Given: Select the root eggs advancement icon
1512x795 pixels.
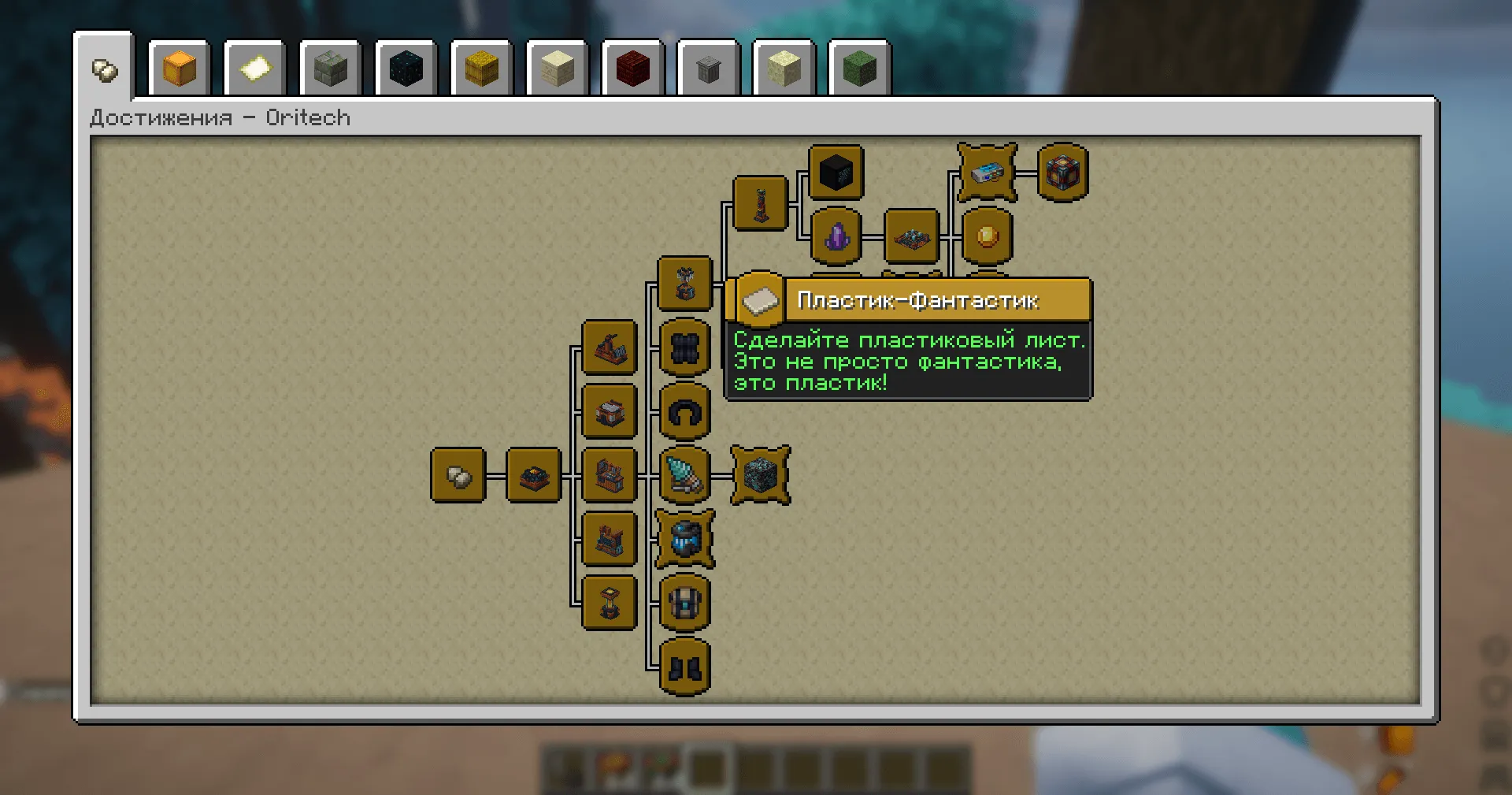Looking at the screenshot, I should 457,474.
